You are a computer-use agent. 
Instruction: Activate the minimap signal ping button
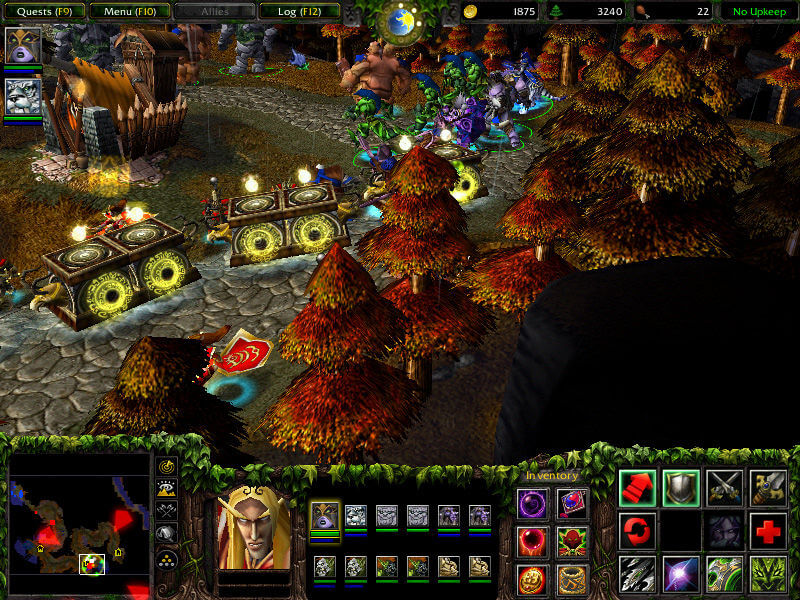tap(167, 467)
